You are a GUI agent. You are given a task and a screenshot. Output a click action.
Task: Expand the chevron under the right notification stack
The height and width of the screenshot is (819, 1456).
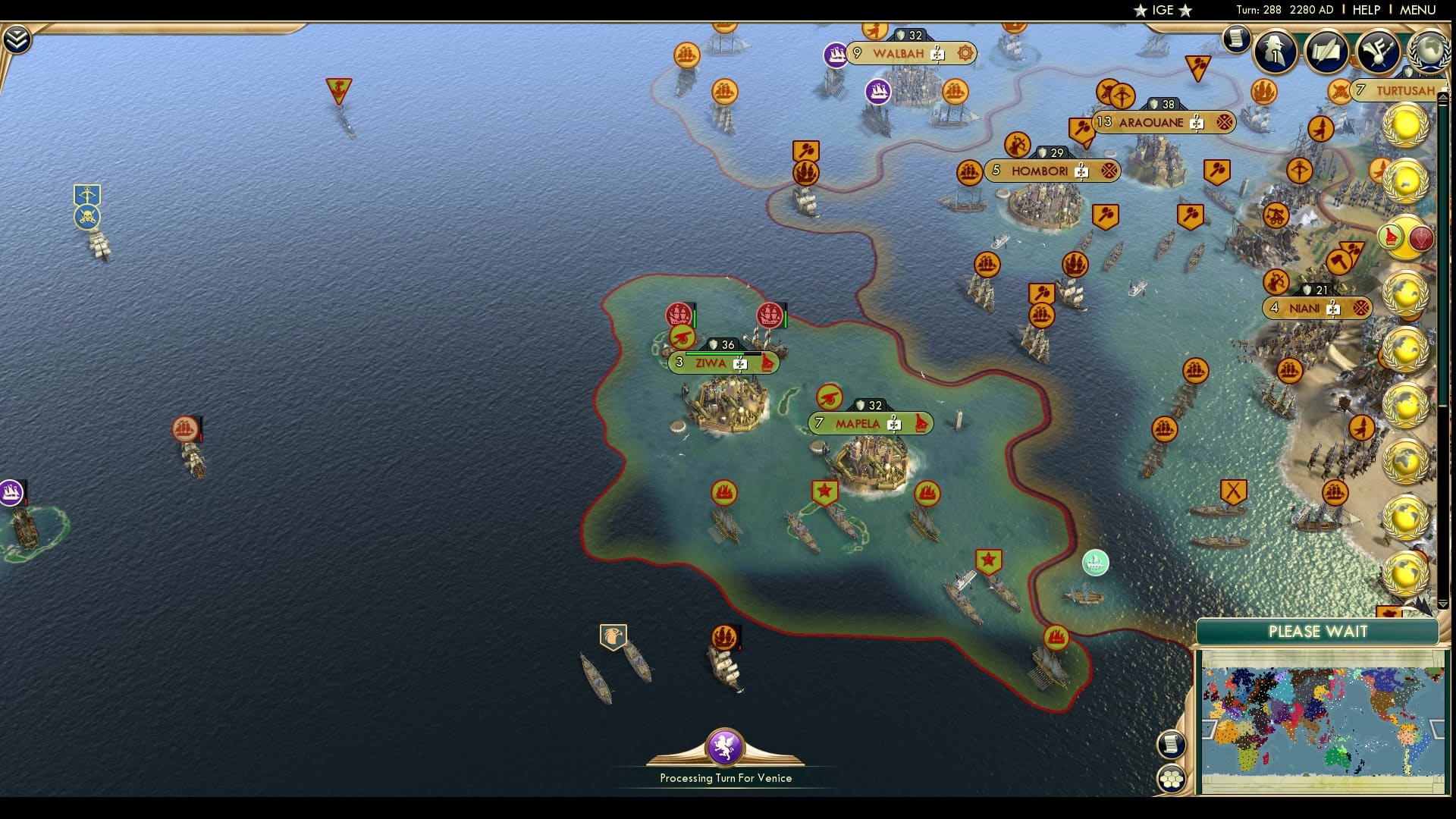[x=1442, y=604]
